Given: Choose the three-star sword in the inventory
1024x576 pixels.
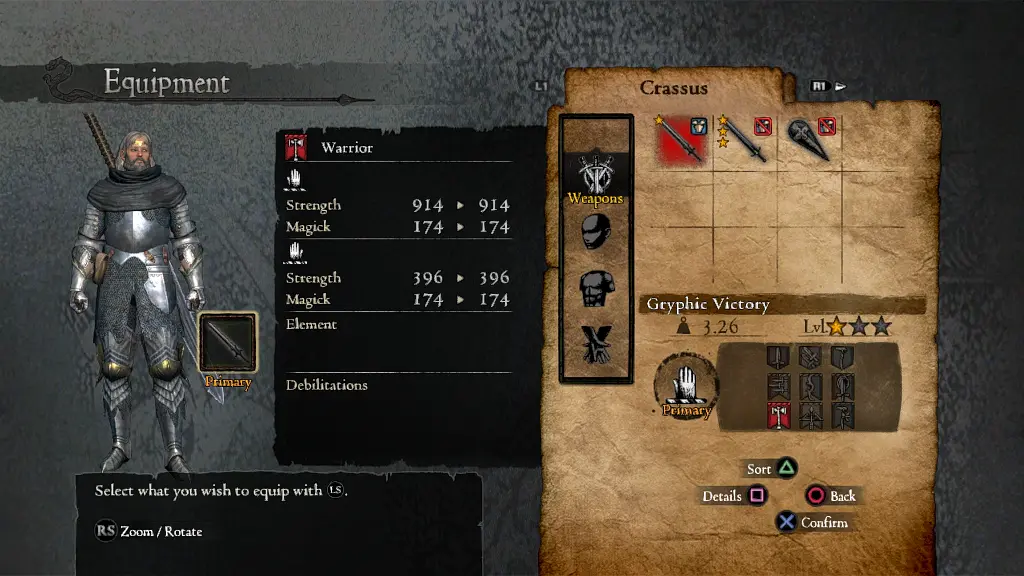Looking at the screenshot, I should tap(743, 139).
